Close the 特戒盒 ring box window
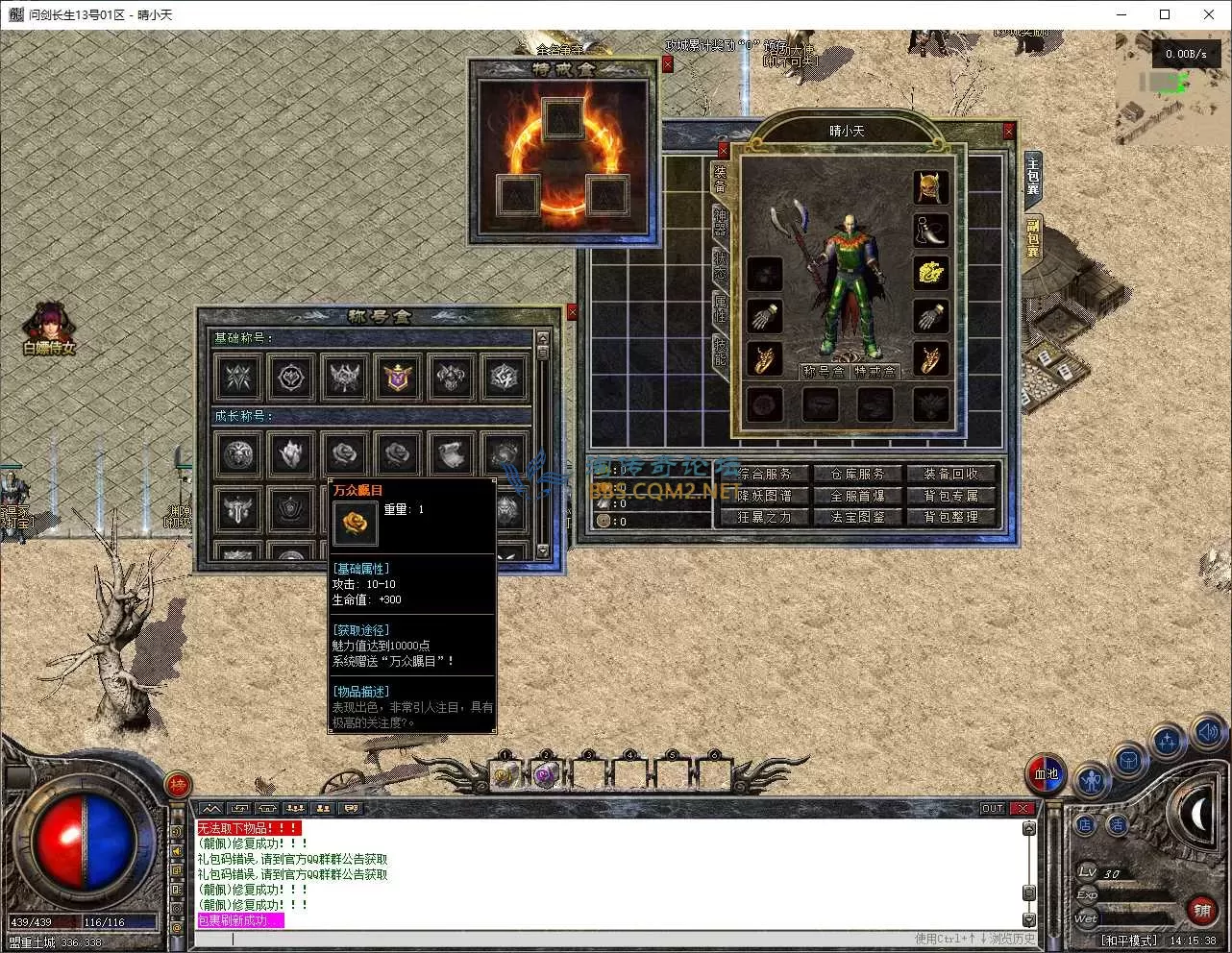 point(668,64)
